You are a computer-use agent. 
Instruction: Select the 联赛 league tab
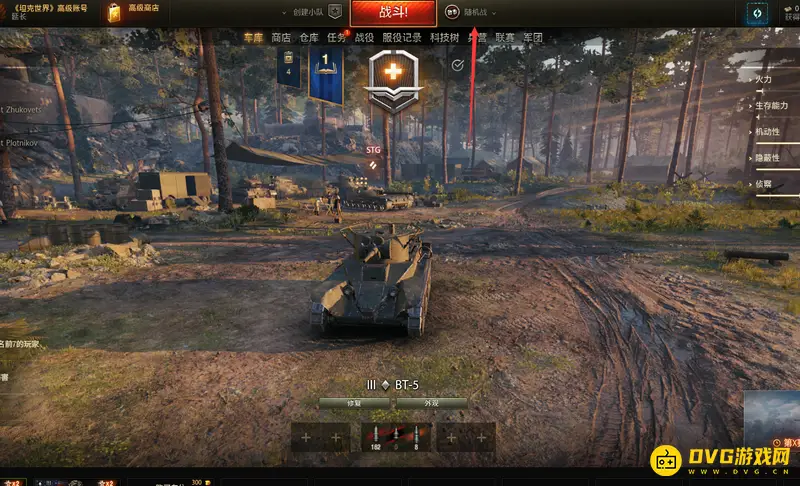pos(505,37)
